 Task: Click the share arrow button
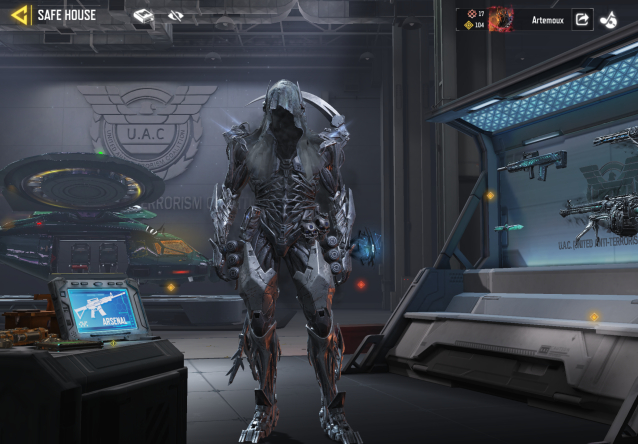[x=582, y=19]
